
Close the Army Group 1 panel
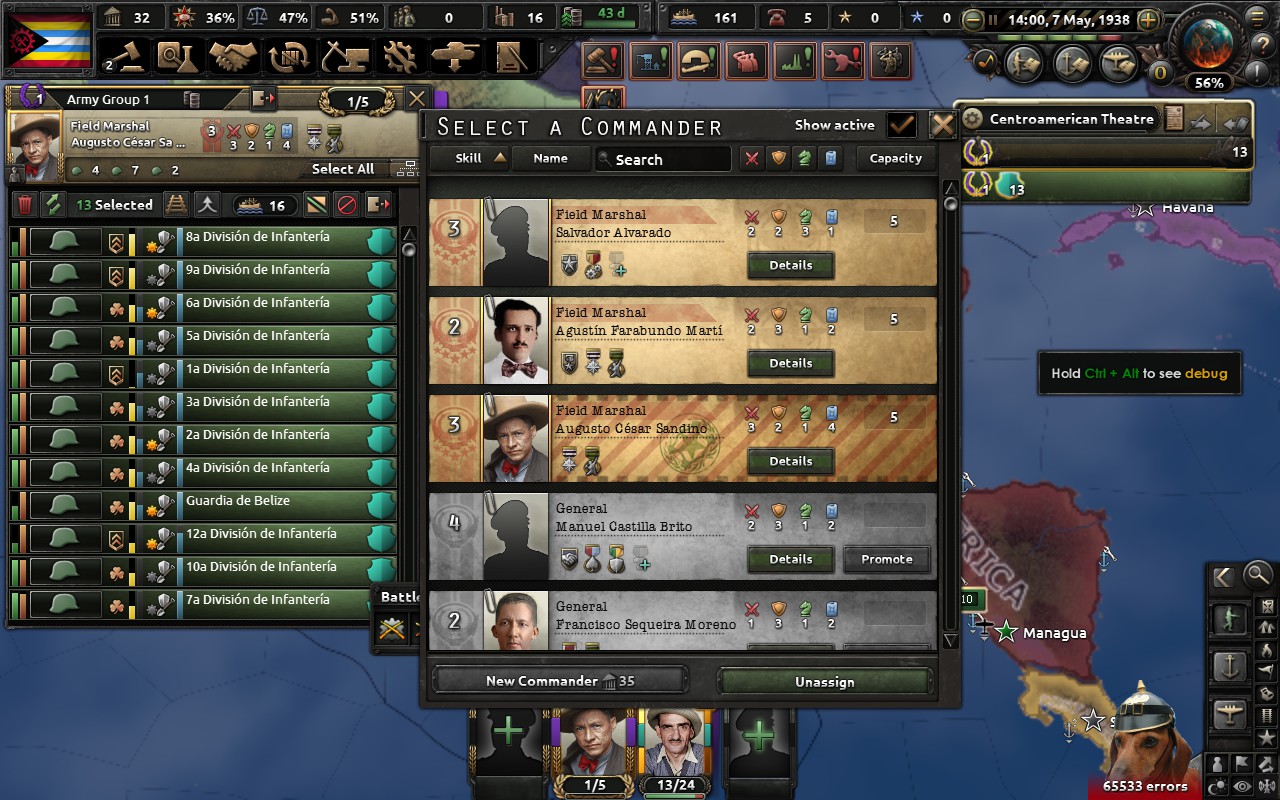pos(417,99)
